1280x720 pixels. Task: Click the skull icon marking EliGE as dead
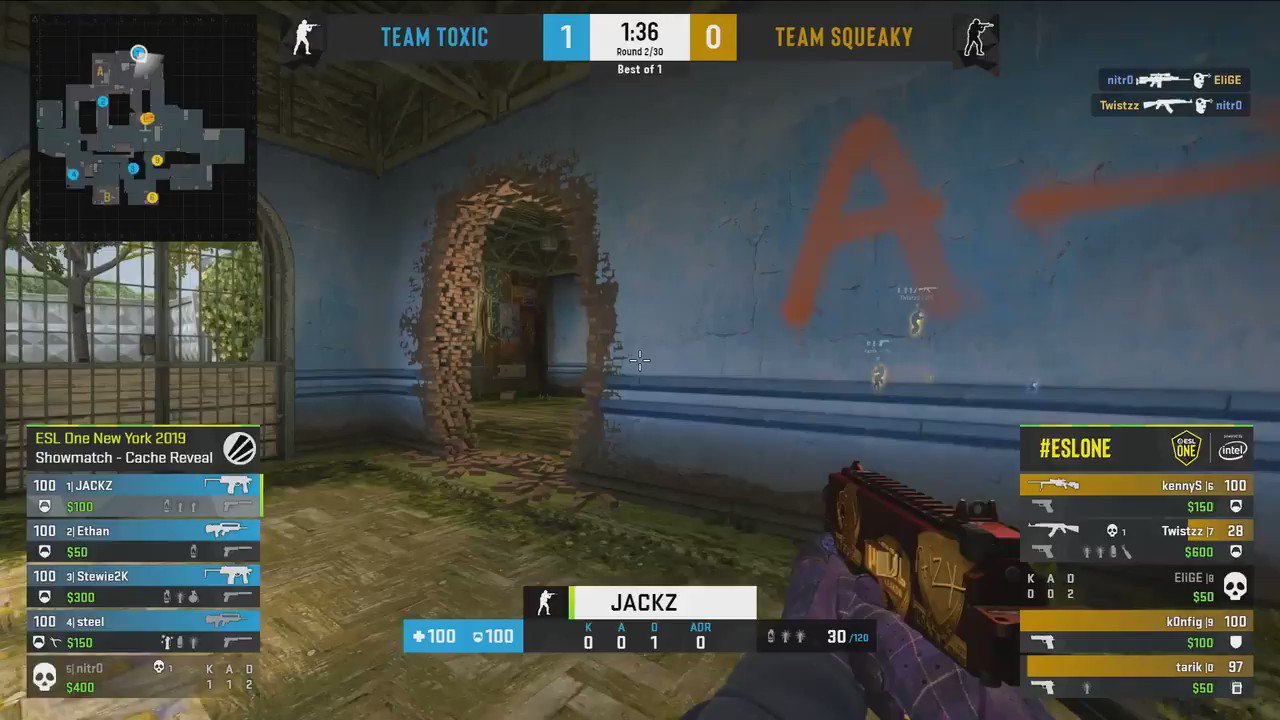point(1235,587)
